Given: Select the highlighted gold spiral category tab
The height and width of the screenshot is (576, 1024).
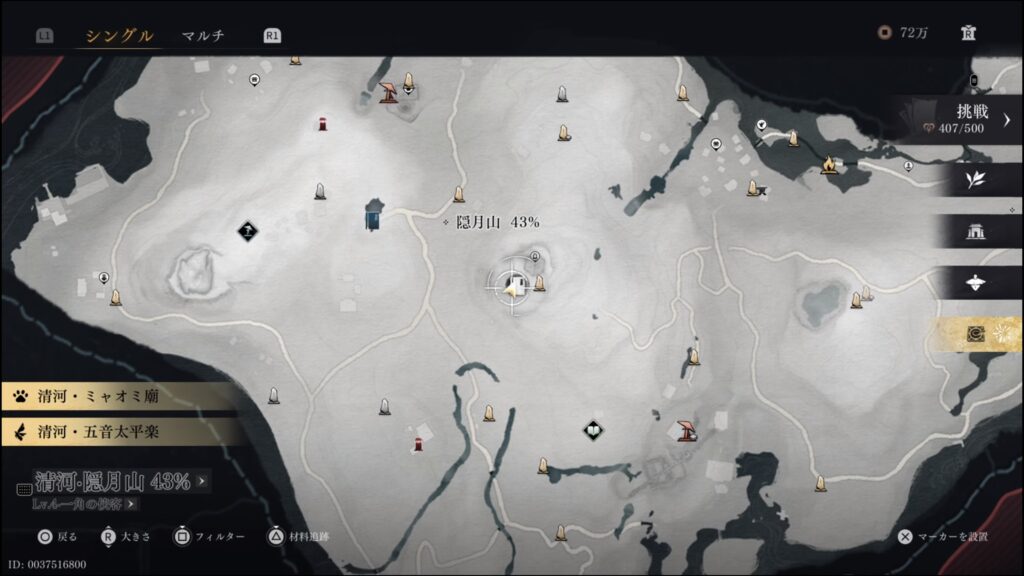Looking at the screenshot, I should pos(977,335).
